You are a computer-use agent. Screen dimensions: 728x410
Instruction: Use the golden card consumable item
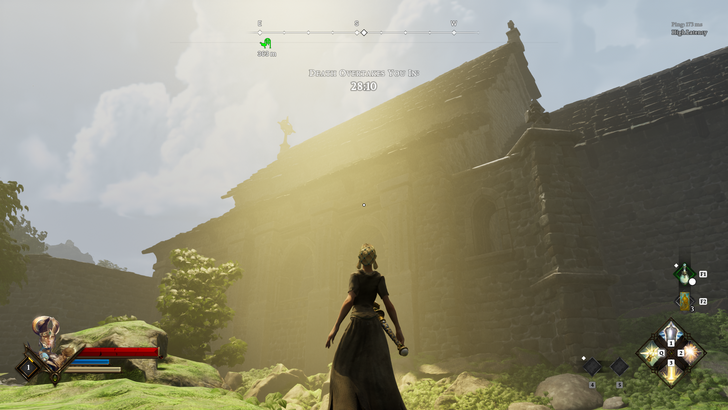point(684,301)
